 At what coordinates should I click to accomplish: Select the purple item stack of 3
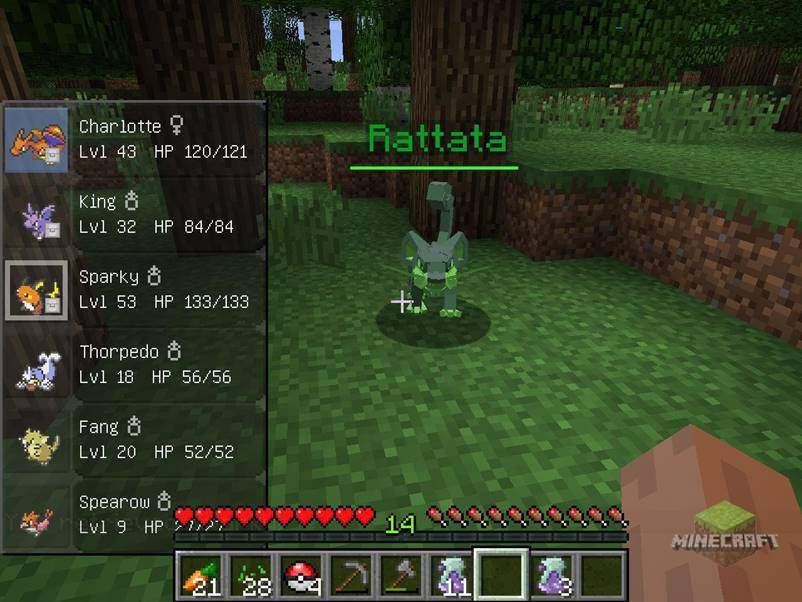click(550, 576)
